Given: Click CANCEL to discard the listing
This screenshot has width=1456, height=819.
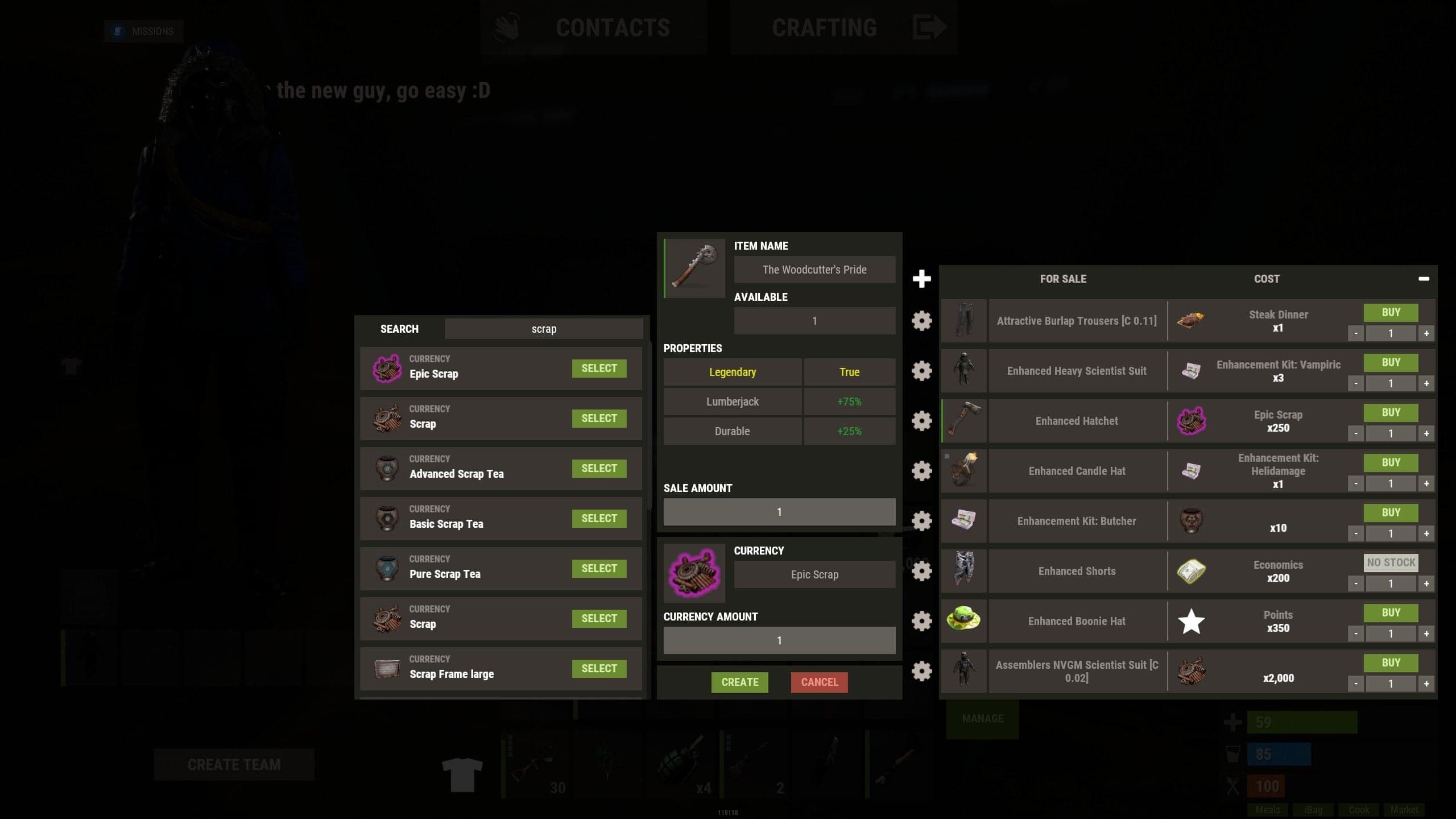Looking at the screenshot, I should pos(819,682).
